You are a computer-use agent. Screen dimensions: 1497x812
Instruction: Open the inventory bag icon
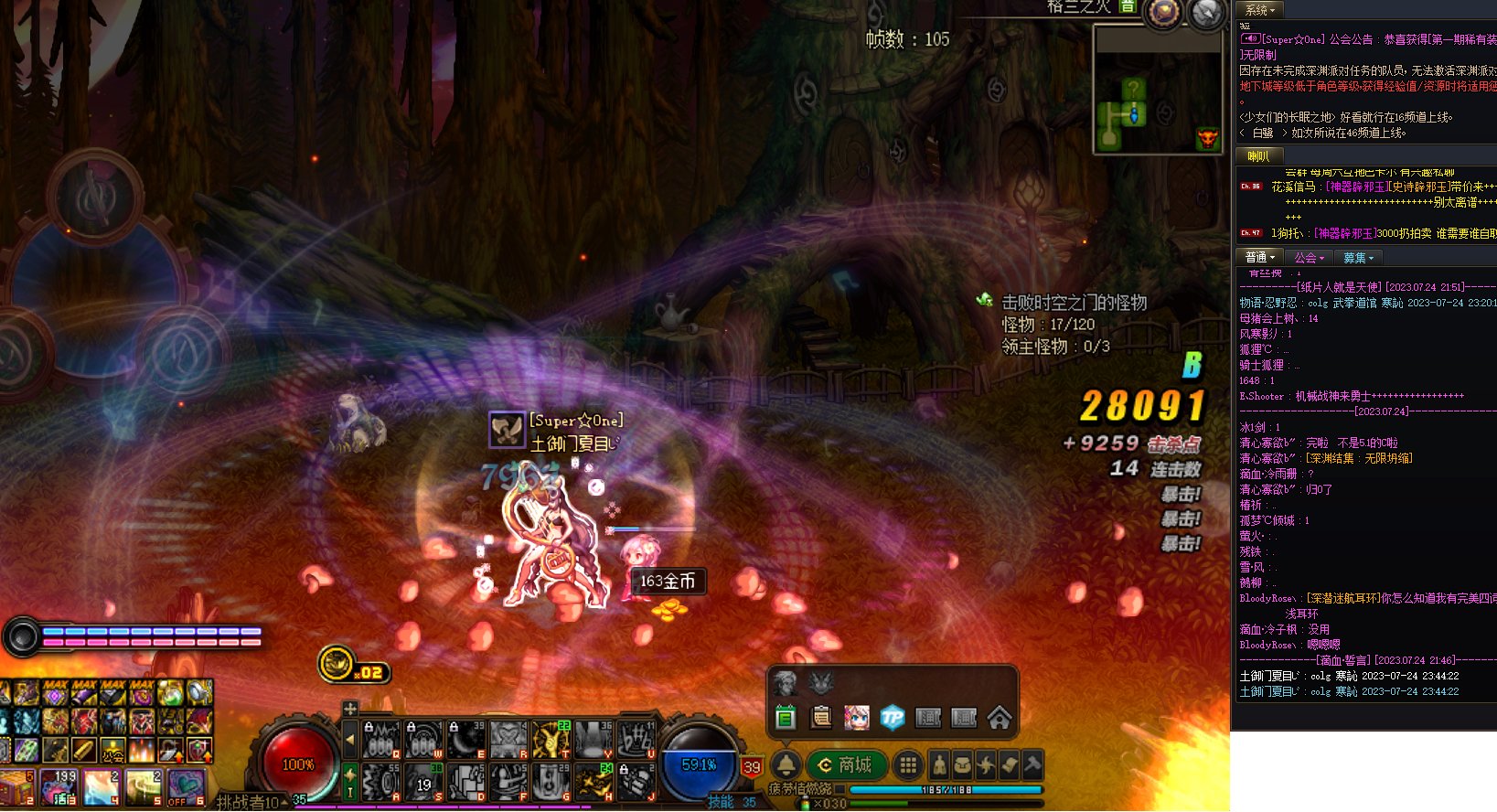(963, 764)
